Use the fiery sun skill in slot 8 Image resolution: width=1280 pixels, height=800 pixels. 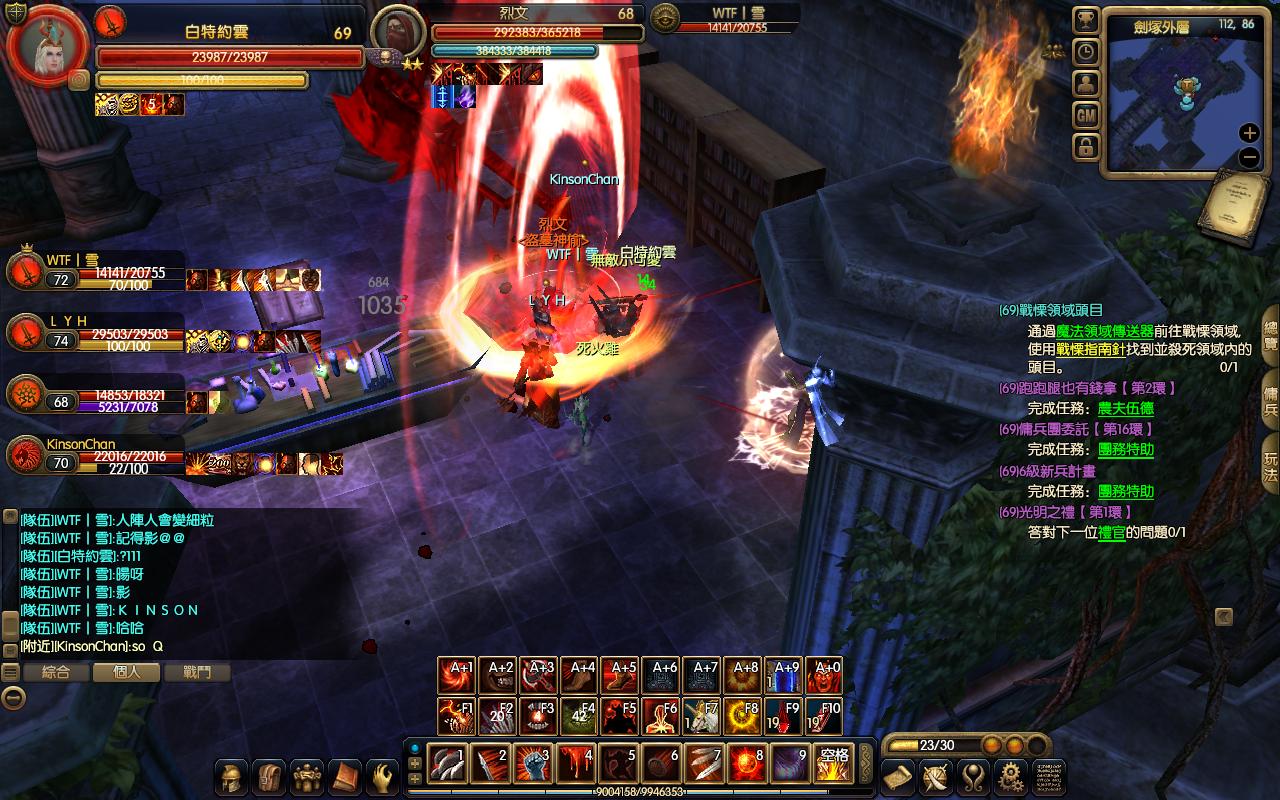pyautogui.click(x=747, y=765)
